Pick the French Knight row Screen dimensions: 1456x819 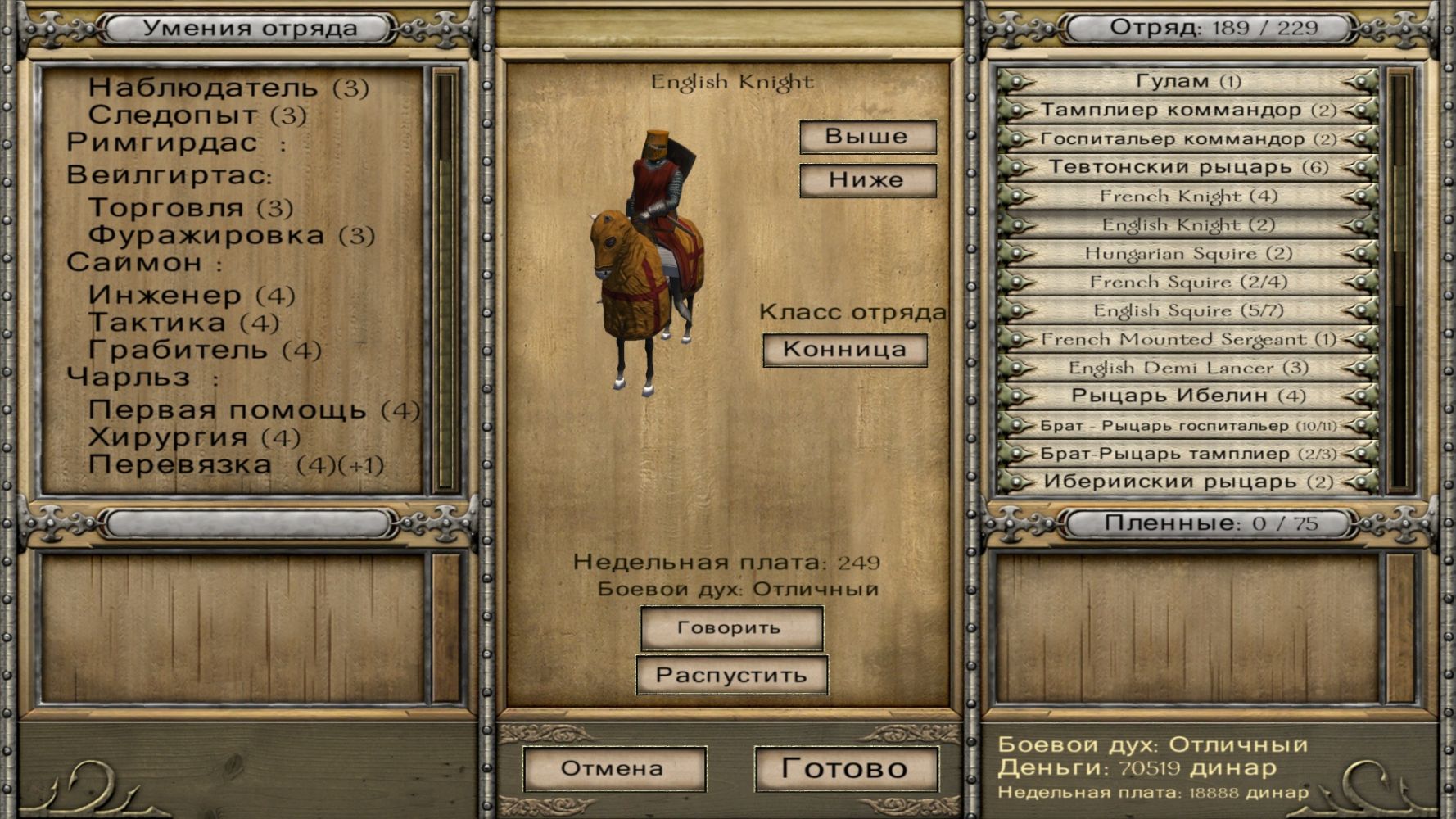pyautogui.click(x=1187, y=196)
